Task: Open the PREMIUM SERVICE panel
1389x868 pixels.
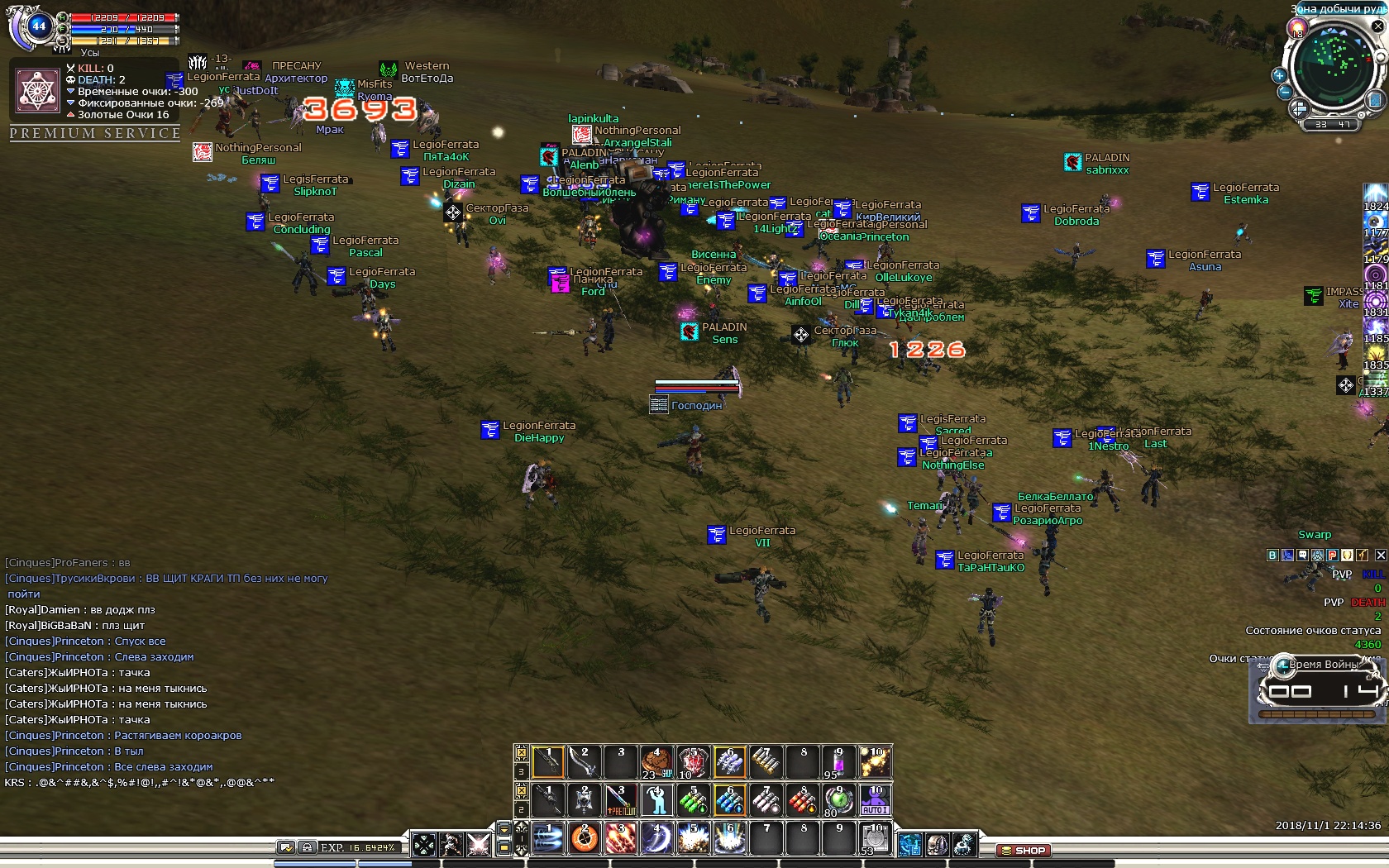Action: coord(95,133)
